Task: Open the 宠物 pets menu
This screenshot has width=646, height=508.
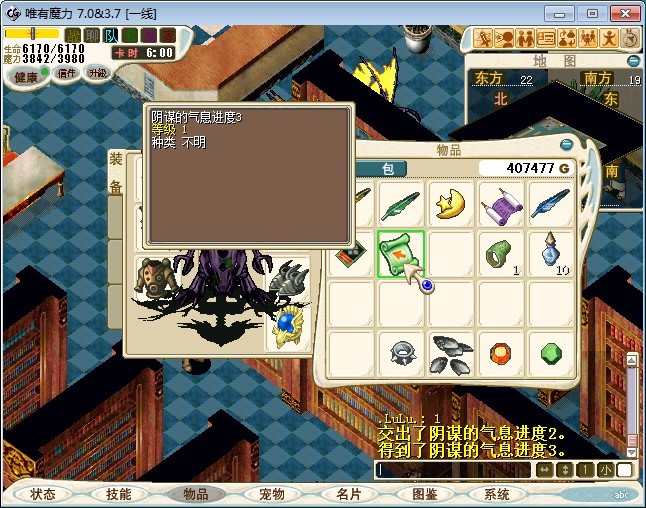Action: click(x=272, y=494)
